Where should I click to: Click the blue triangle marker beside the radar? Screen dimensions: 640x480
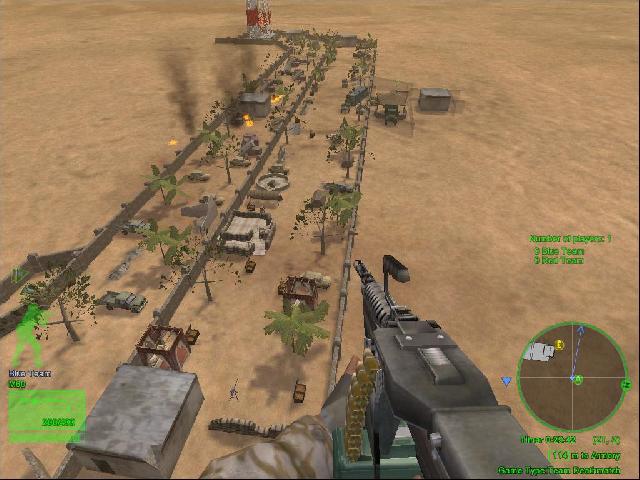[507, 381]
